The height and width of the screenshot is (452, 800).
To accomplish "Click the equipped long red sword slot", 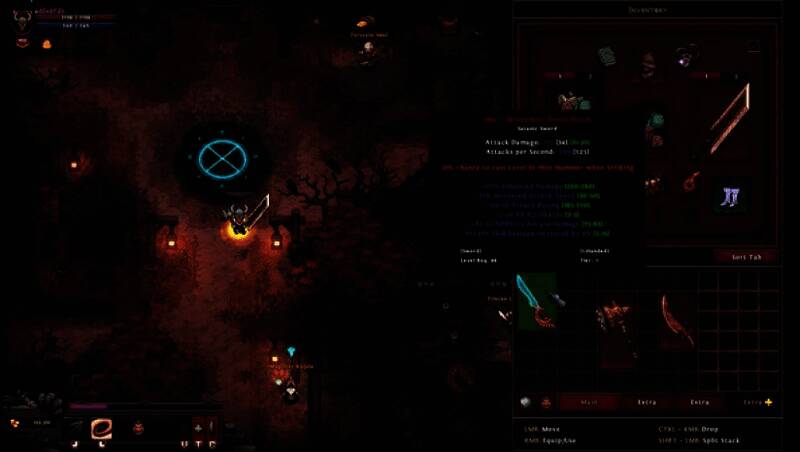I will point(730,117).
